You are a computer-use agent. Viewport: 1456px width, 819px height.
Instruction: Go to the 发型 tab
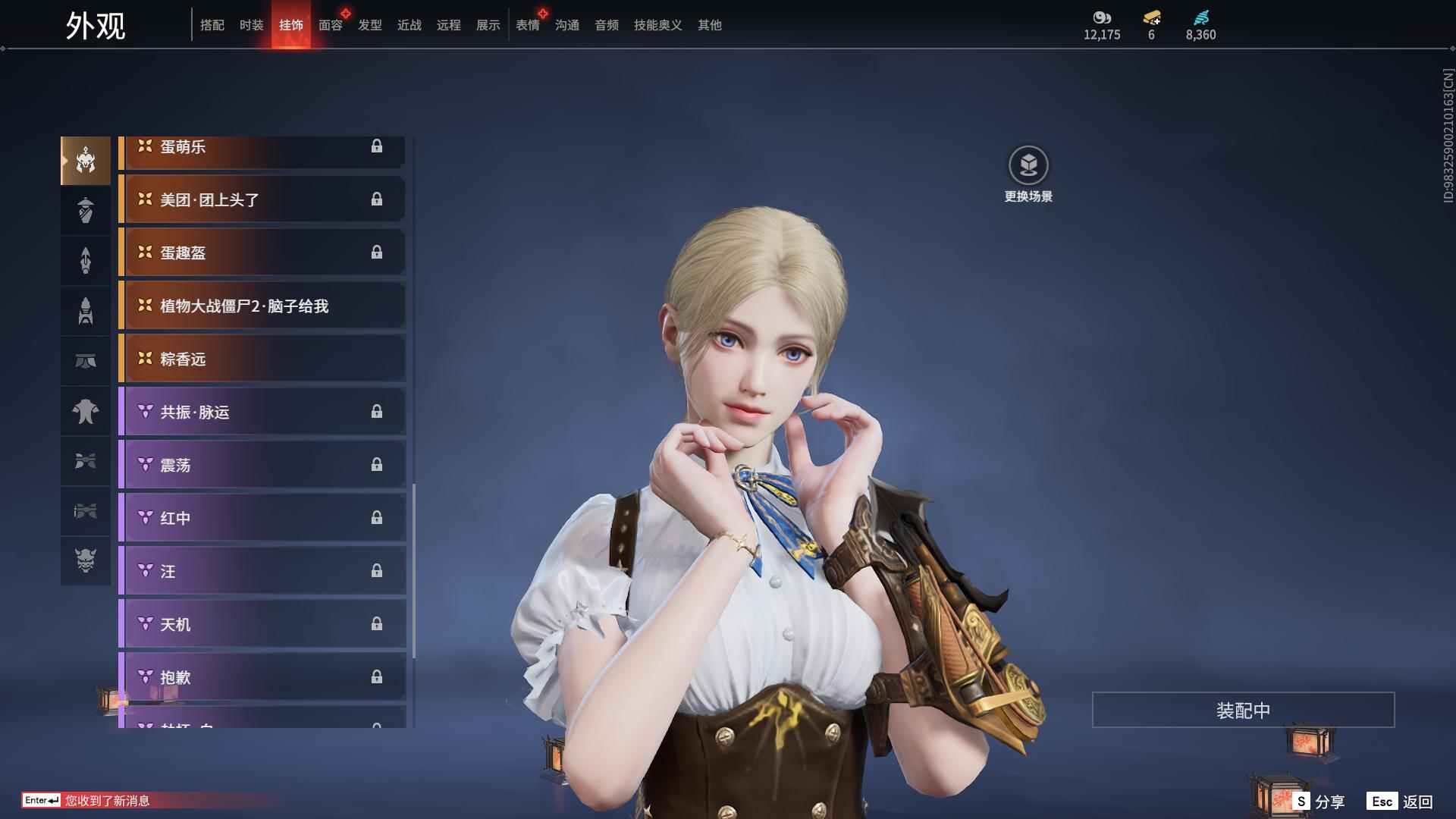tap(370, 25)
